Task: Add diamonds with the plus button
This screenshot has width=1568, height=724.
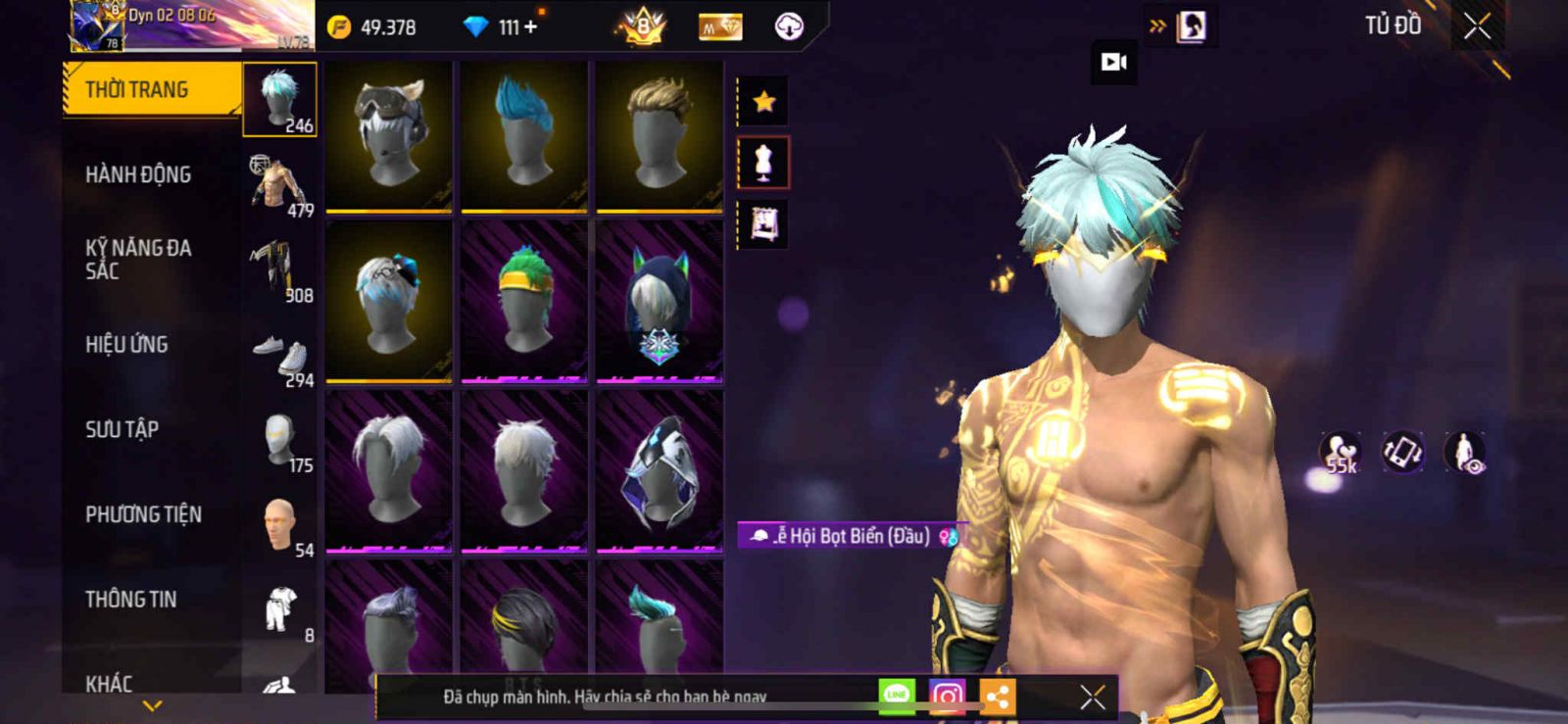Action: pos(531,27)
